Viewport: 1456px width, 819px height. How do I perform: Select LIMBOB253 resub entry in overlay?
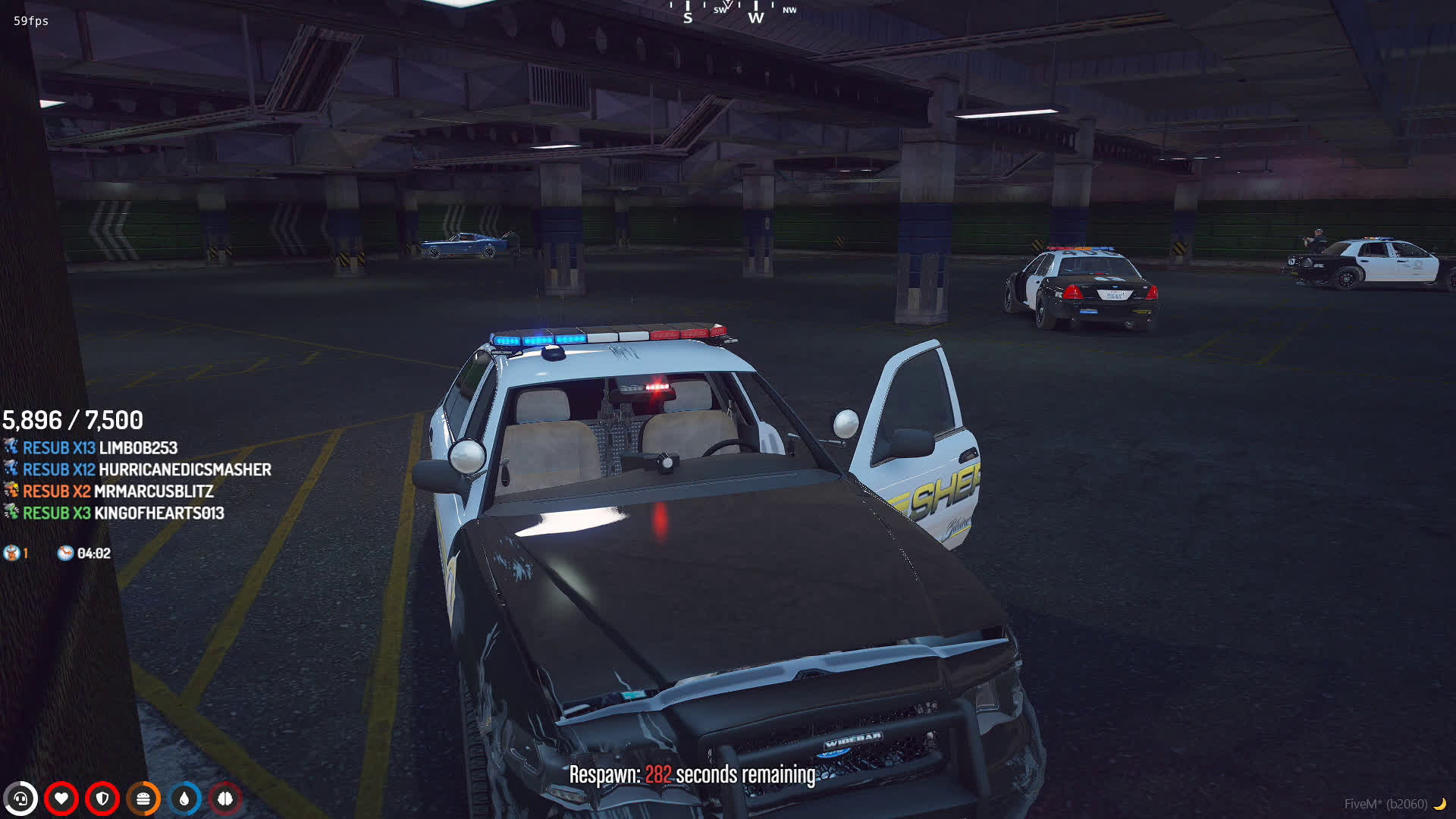[x=99, y=448]
